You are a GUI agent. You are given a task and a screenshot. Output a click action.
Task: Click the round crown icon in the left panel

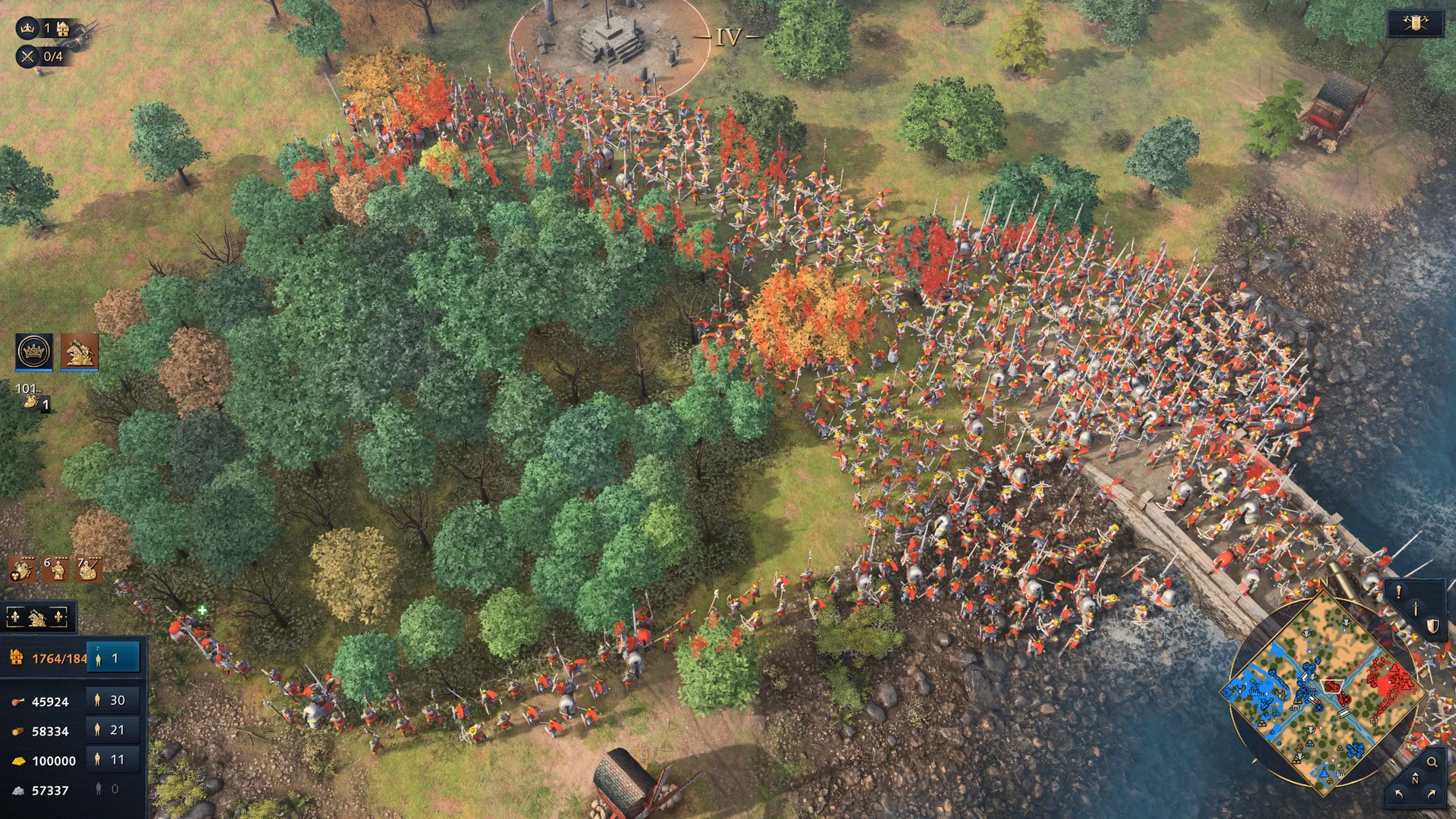tap(34, 352)
